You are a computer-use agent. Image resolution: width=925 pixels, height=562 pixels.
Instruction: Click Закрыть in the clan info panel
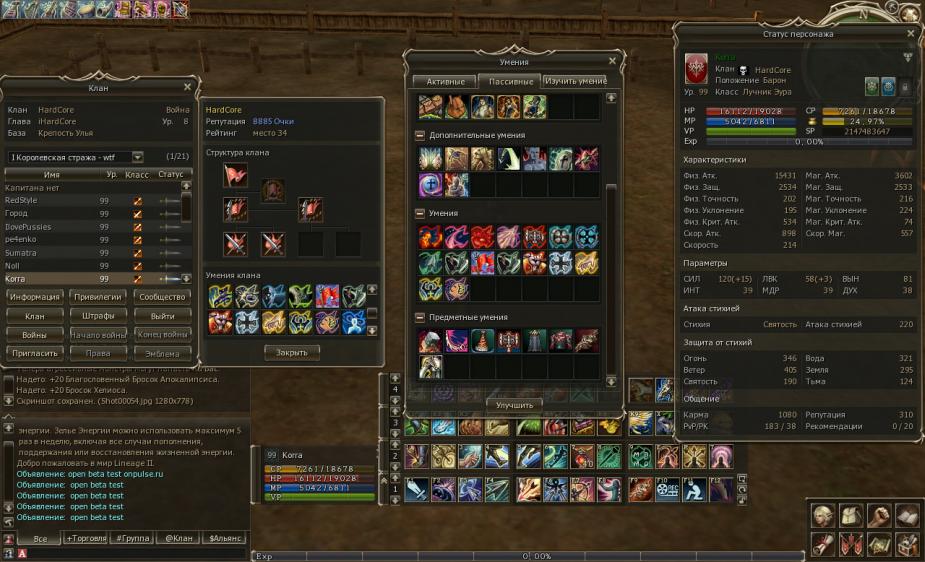[291, 352]
